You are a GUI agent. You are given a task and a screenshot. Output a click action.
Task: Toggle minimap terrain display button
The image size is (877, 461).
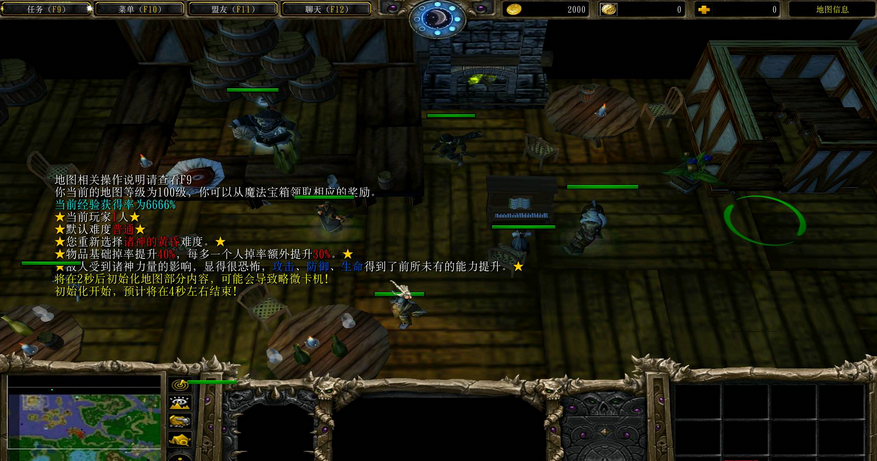coord(180,404)
